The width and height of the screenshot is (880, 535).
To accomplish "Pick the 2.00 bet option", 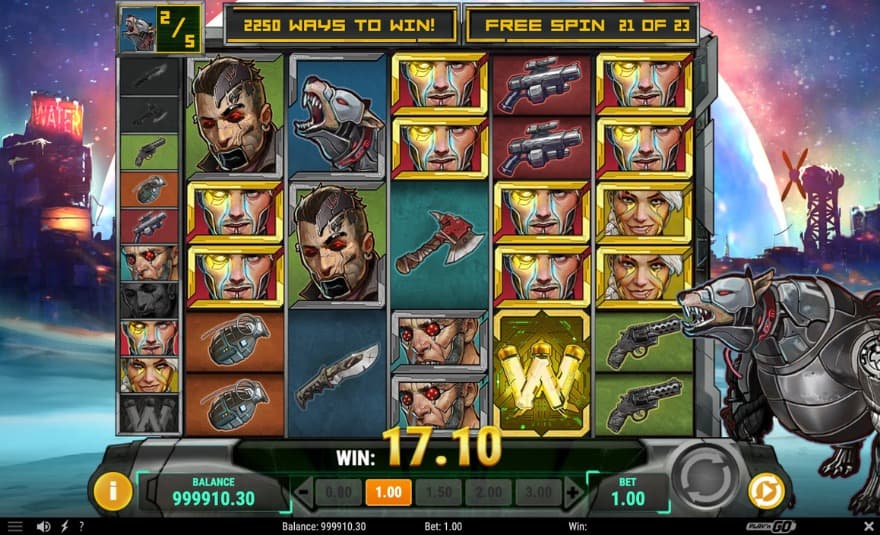I will (x=489, y=492).
